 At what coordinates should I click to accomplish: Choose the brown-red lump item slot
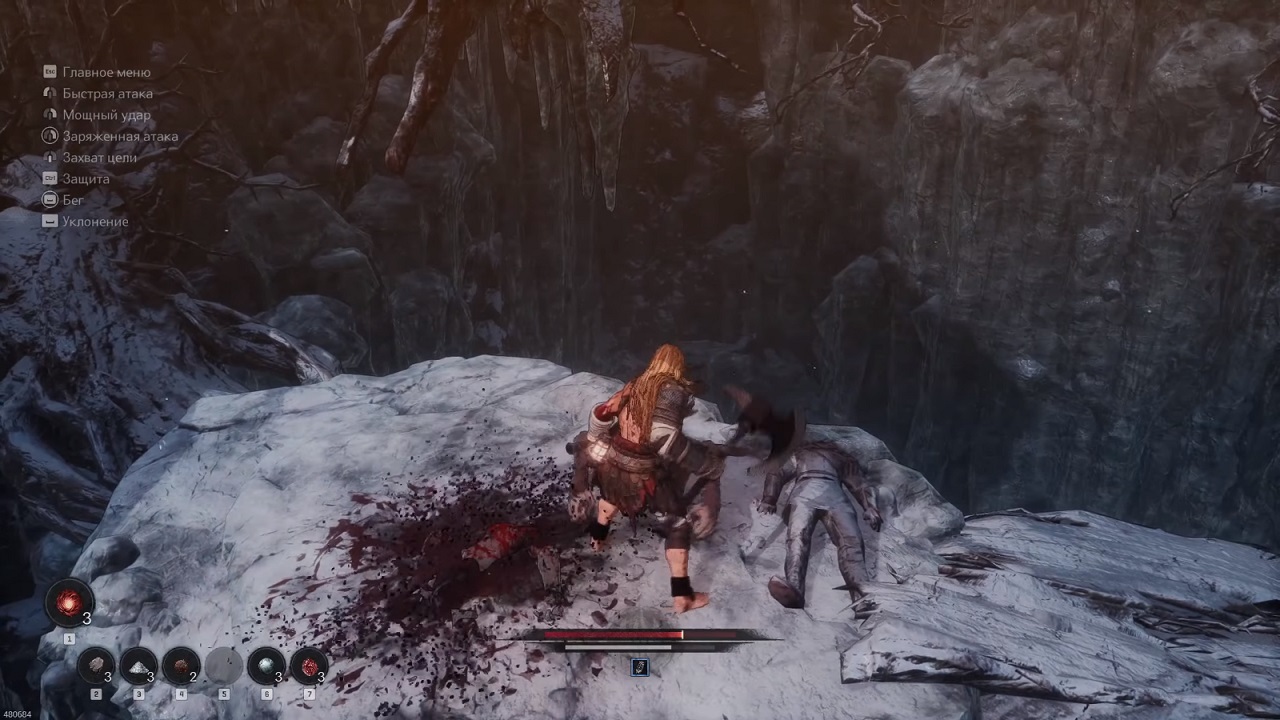[x=181, y=665]
